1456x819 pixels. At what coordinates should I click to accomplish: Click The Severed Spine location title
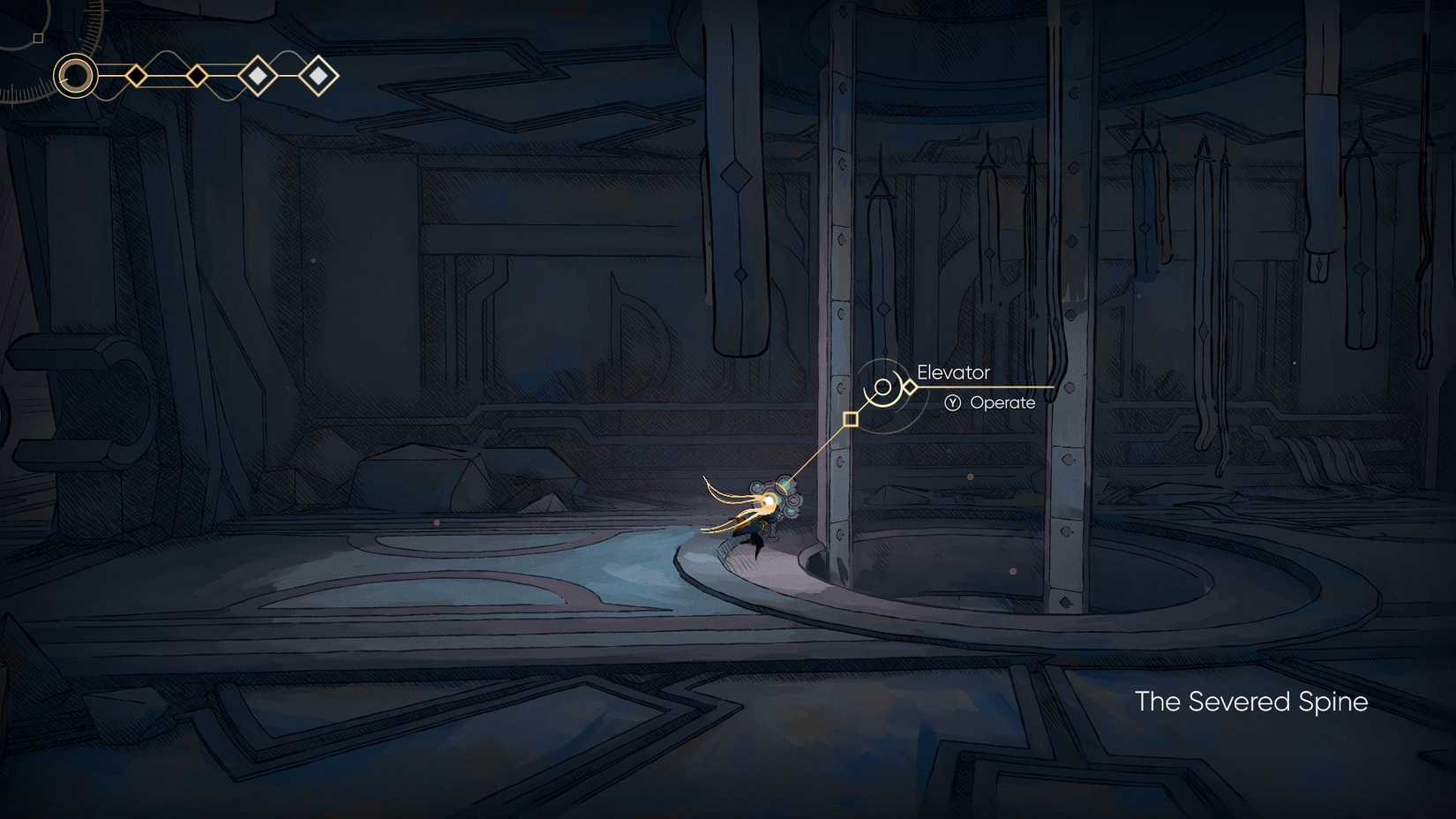1250,702
